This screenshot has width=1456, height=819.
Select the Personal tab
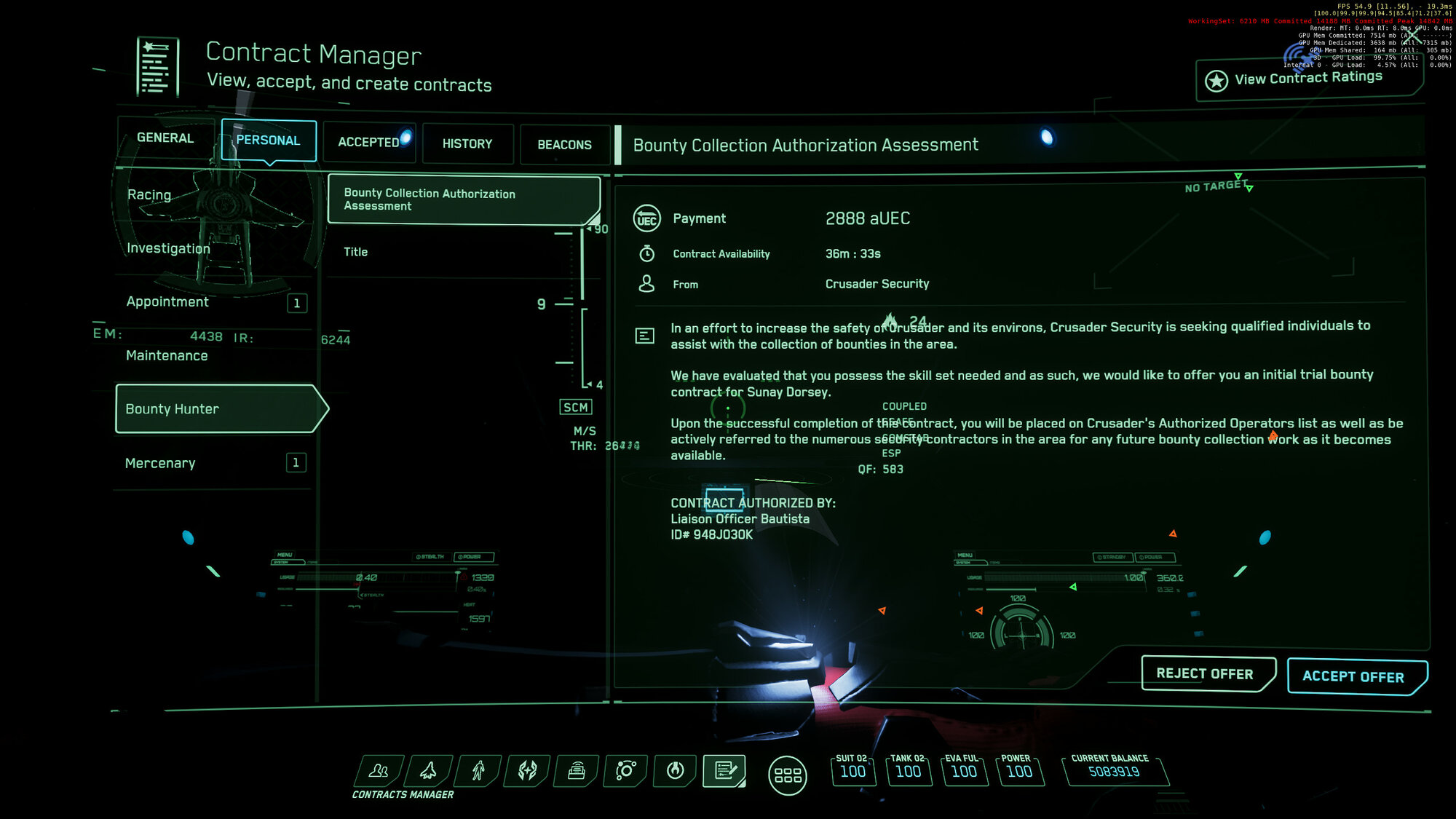pyautogui.click(x=268, y=141)
